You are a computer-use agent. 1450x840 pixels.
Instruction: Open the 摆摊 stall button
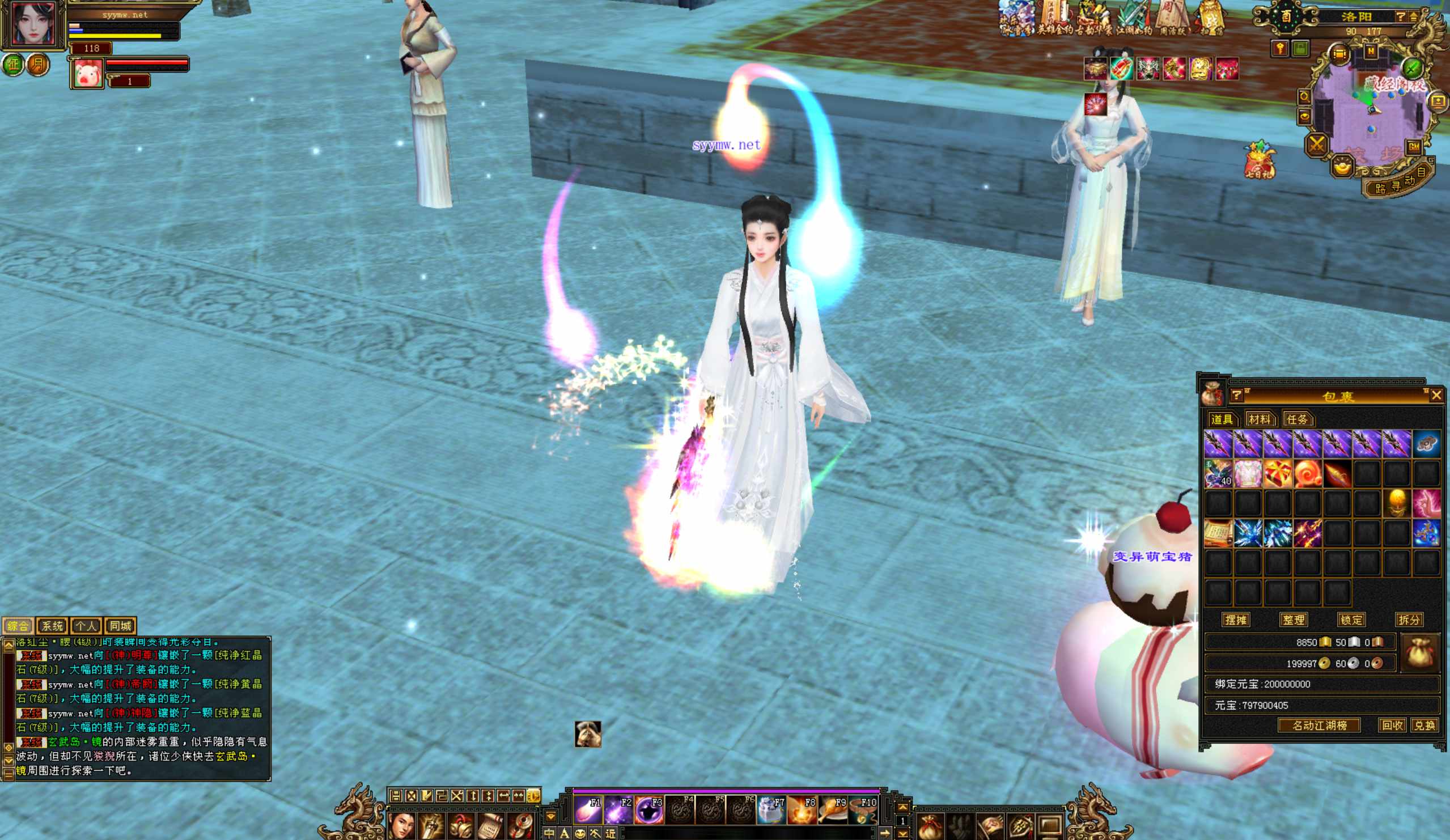pyautogui.click(x=1236, y=620)
